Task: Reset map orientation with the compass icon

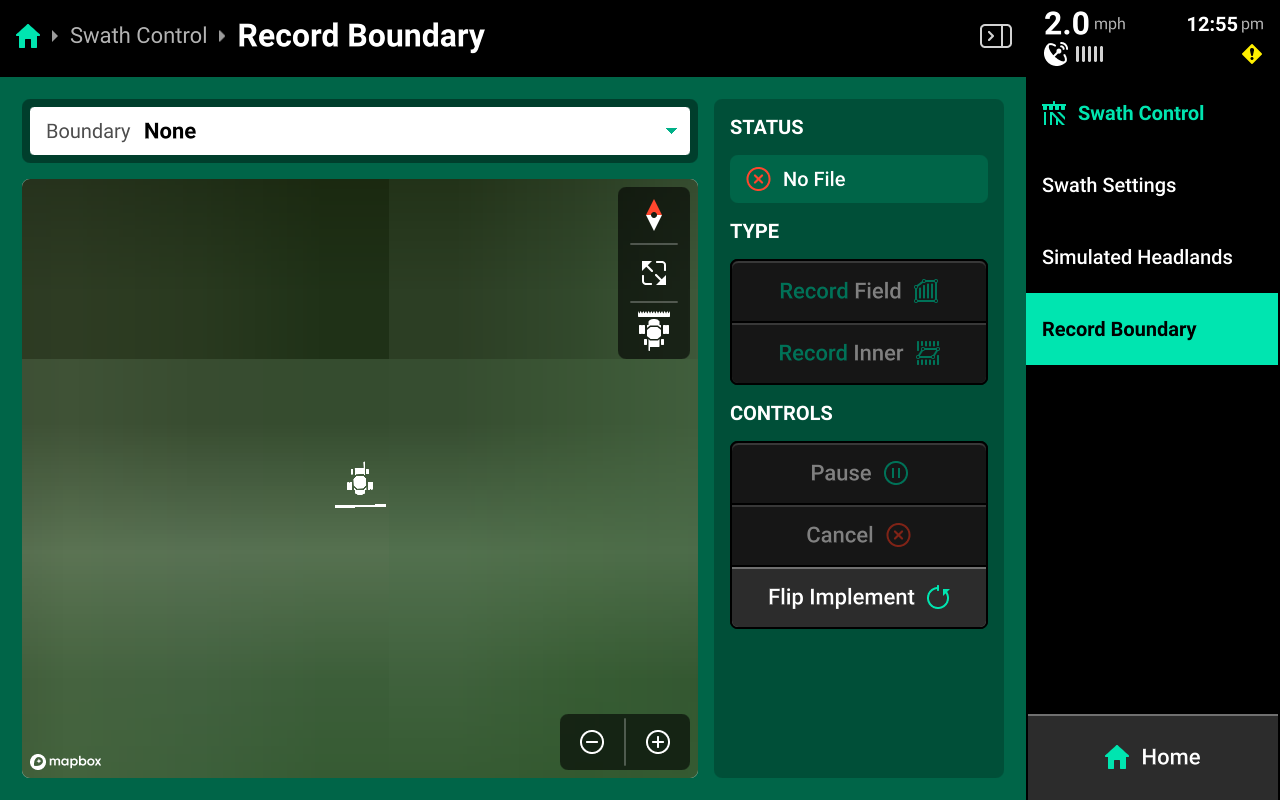Action: tap(654, 215)
